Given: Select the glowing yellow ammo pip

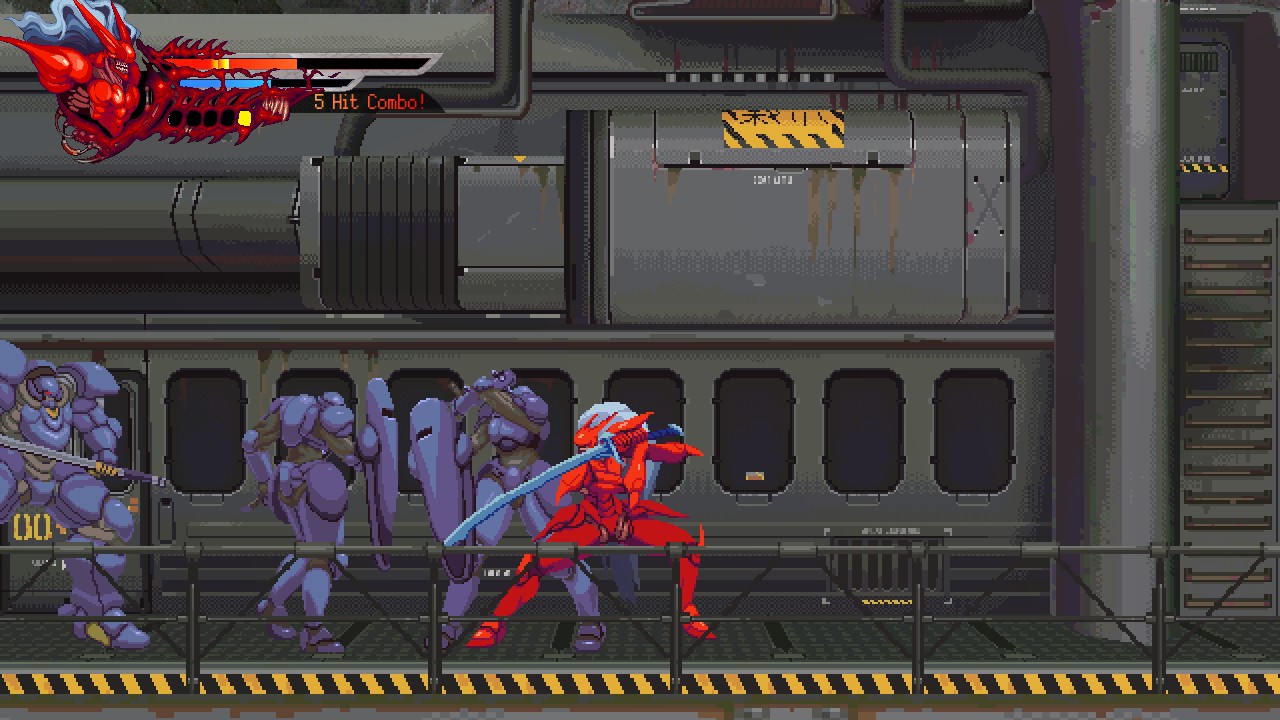Looking at the screenshot, I should [x=245, y=118].
